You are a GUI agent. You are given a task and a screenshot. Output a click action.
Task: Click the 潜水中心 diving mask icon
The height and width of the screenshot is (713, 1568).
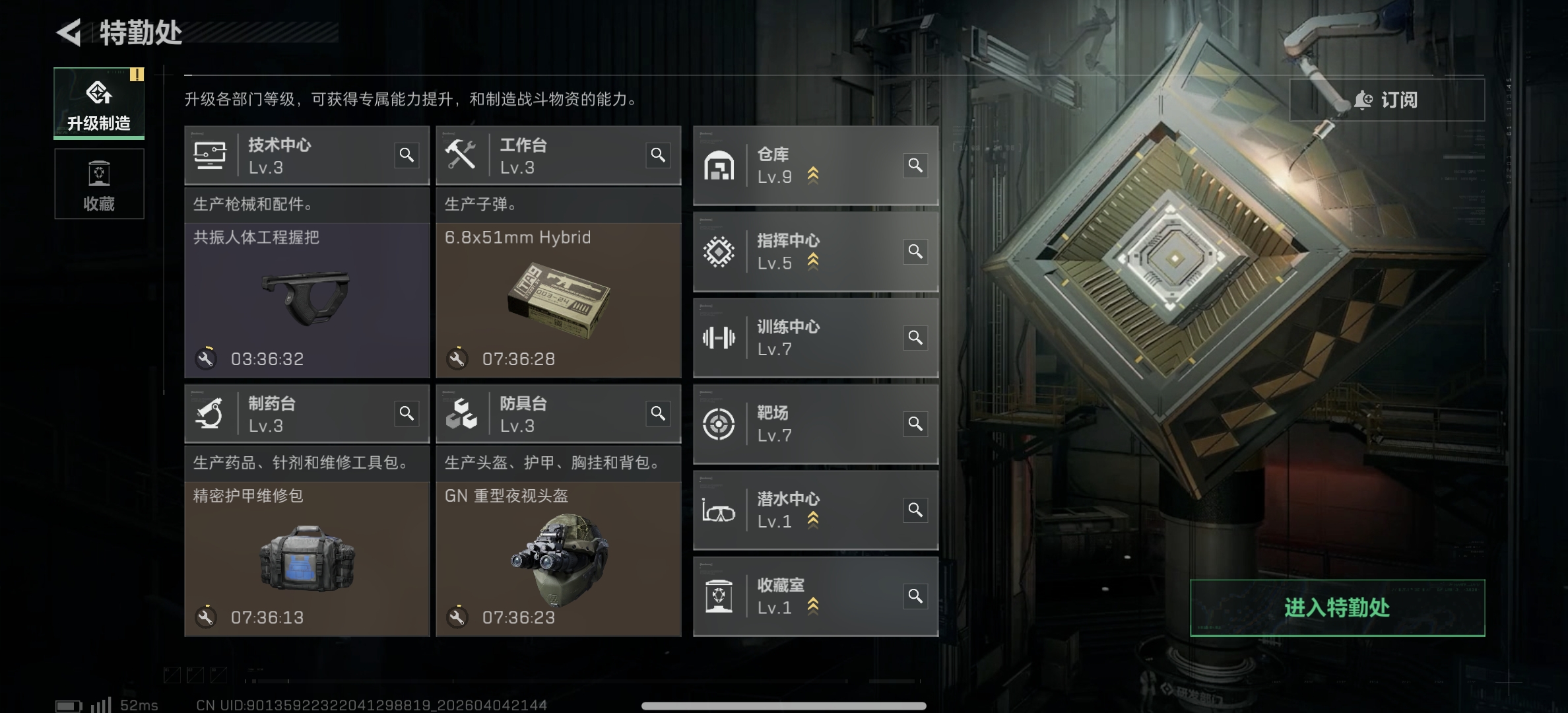[x=719, y=510]
